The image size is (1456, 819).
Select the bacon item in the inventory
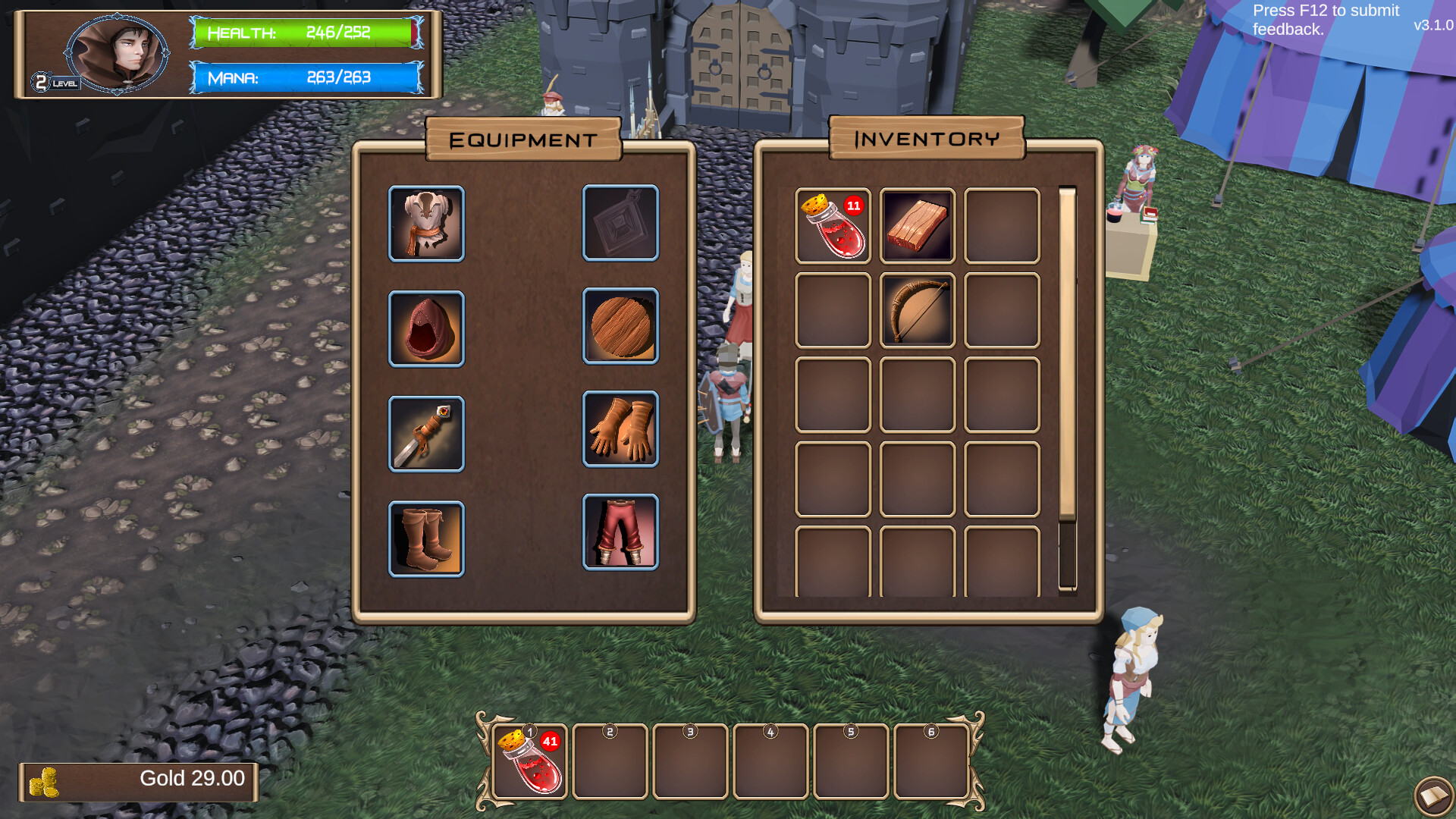tap(918, 226)
